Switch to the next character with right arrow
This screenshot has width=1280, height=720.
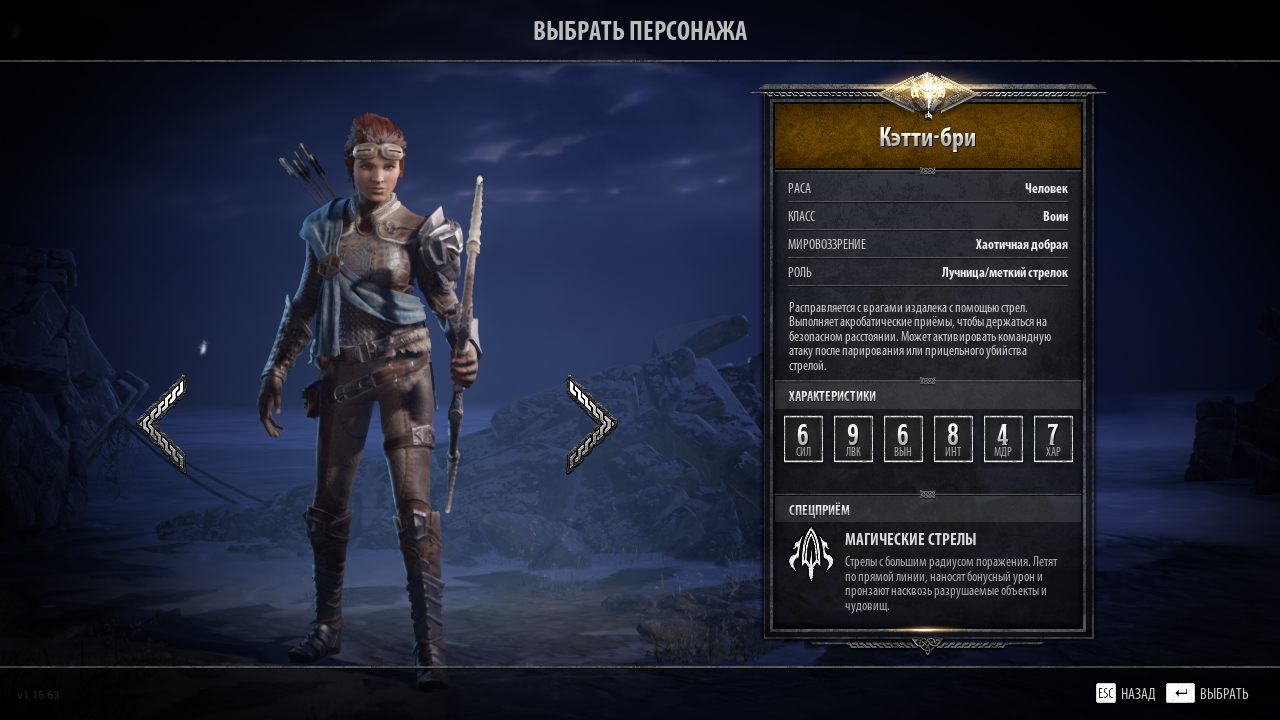[590, 424]
